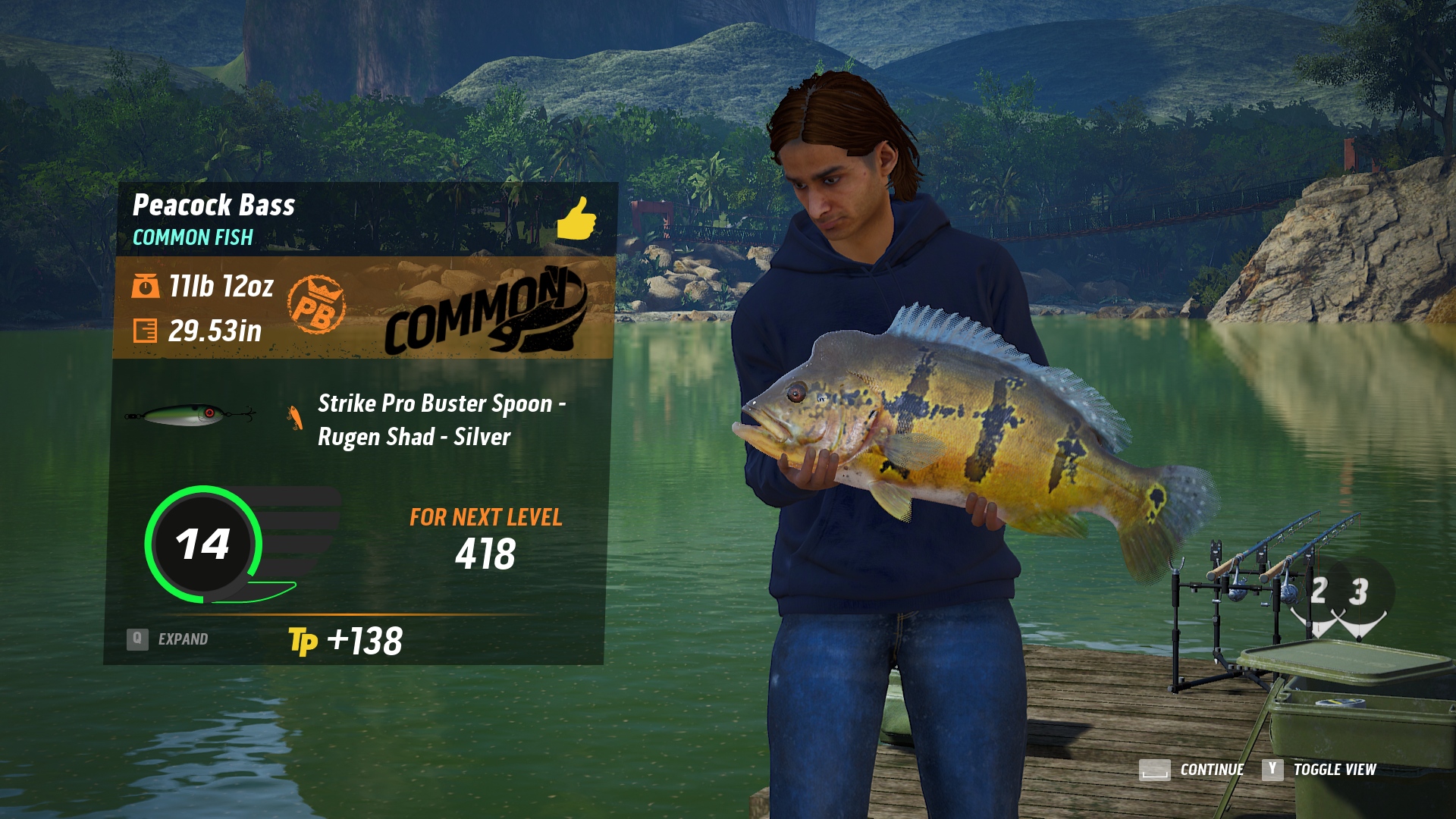Image resolution: width=1456 pixels, height=819 pixels.
Task: Select the rod 2 indicator
Action: tap(1318, 592)
